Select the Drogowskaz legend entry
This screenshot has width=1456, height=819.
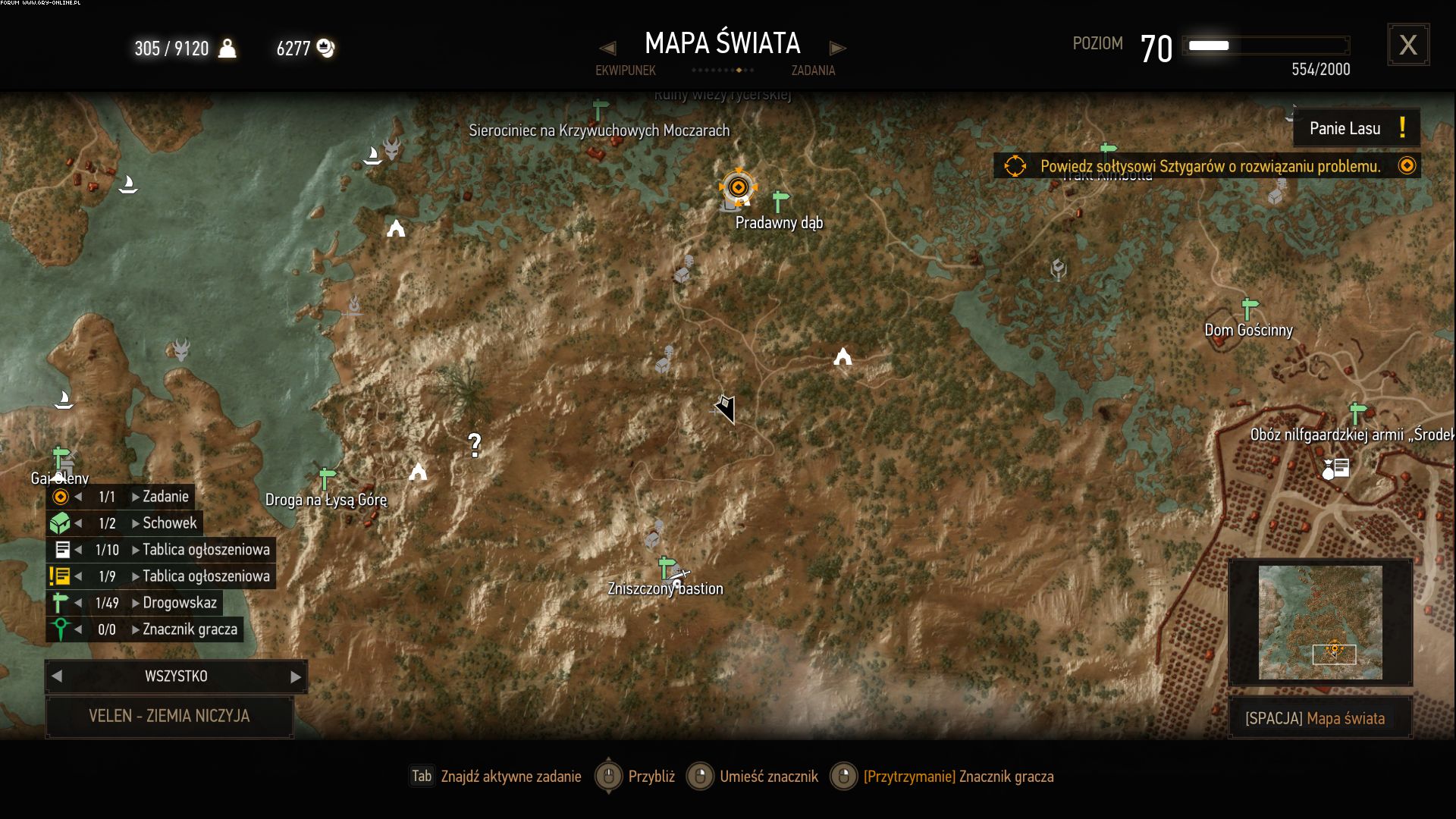pos(180,603)
